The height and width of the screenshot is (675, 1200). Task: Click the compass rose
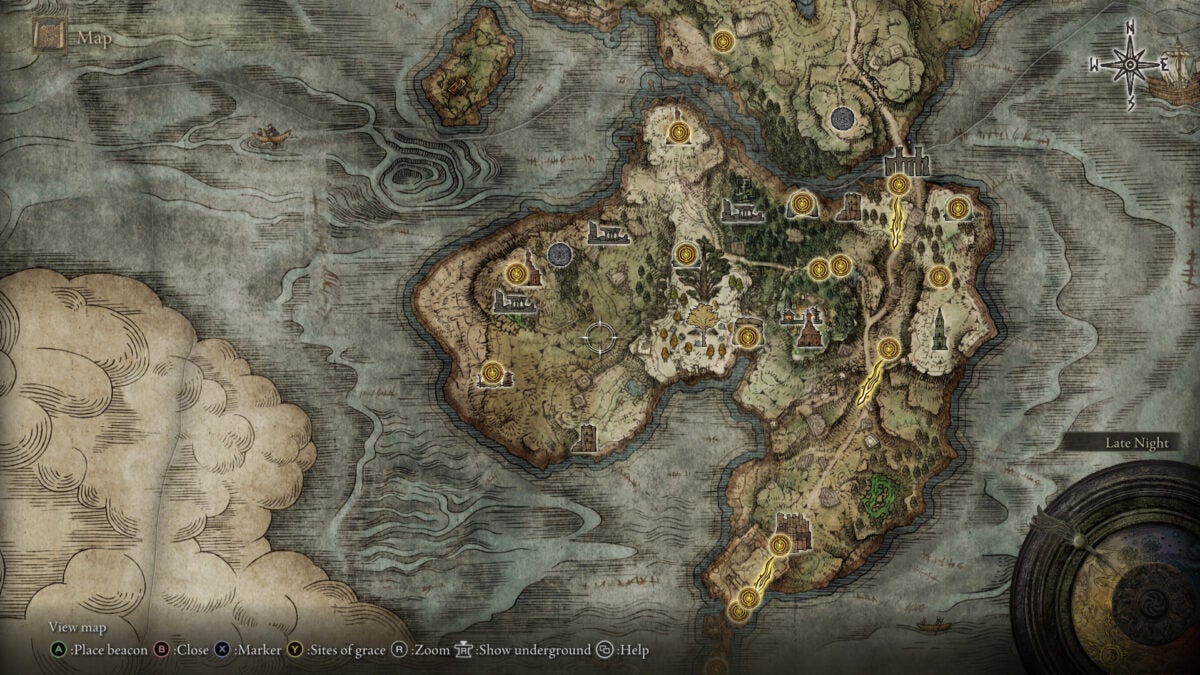[1130, 65]
